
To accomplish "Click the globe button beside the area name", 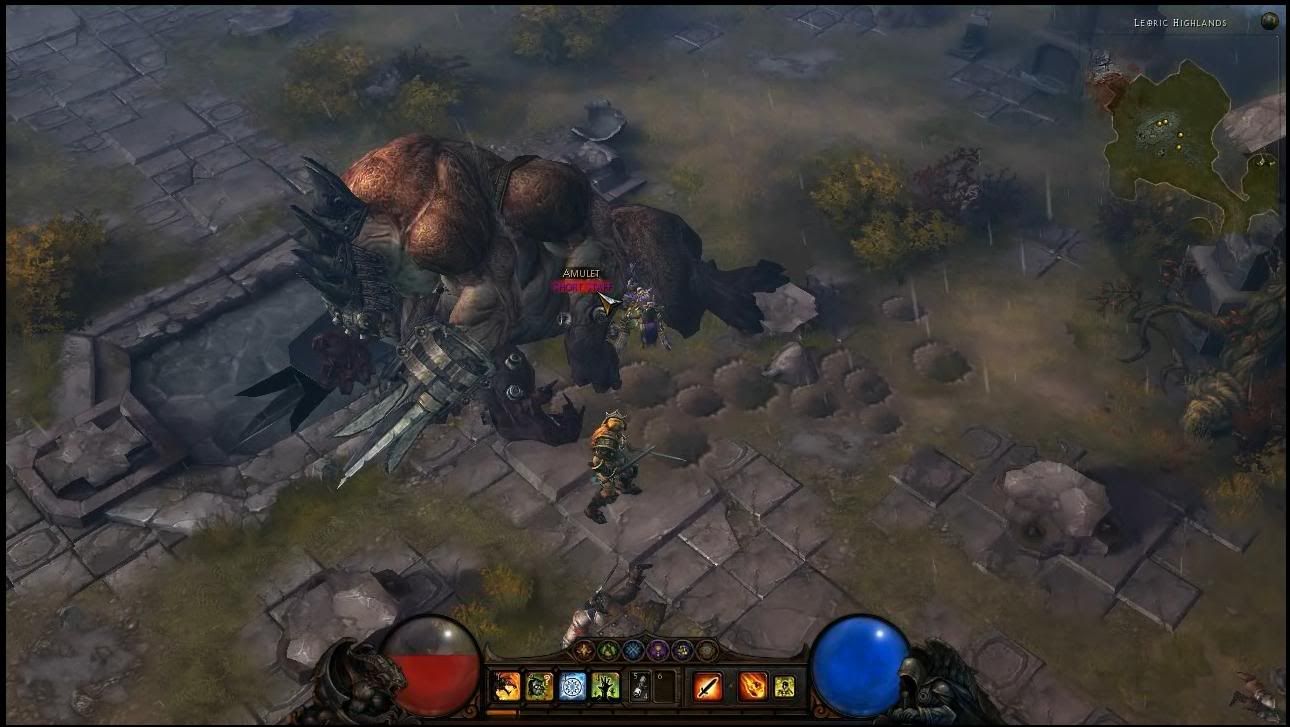I will (1270, 21).
